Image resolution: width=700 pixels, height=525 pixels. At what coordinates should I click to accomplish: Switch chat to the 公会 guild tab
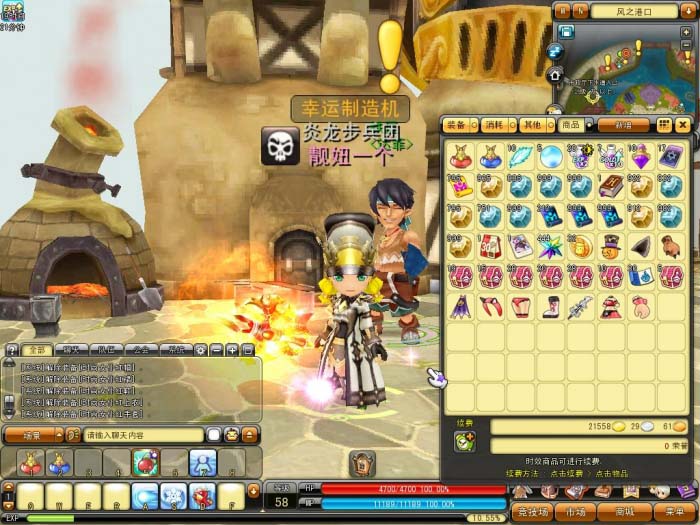click(142, 350)
